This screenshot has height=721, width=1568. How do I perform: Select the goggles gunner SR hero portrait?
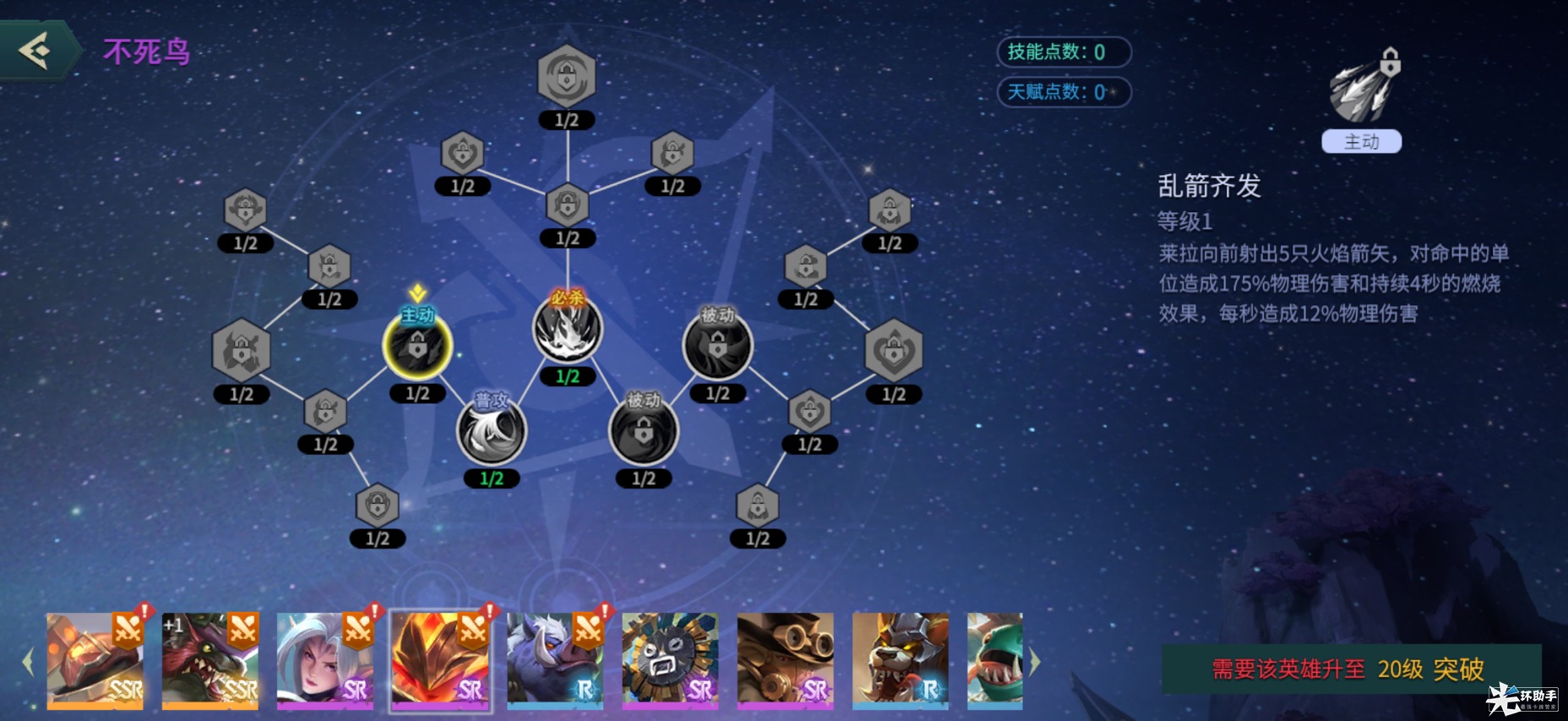point(785,660)
